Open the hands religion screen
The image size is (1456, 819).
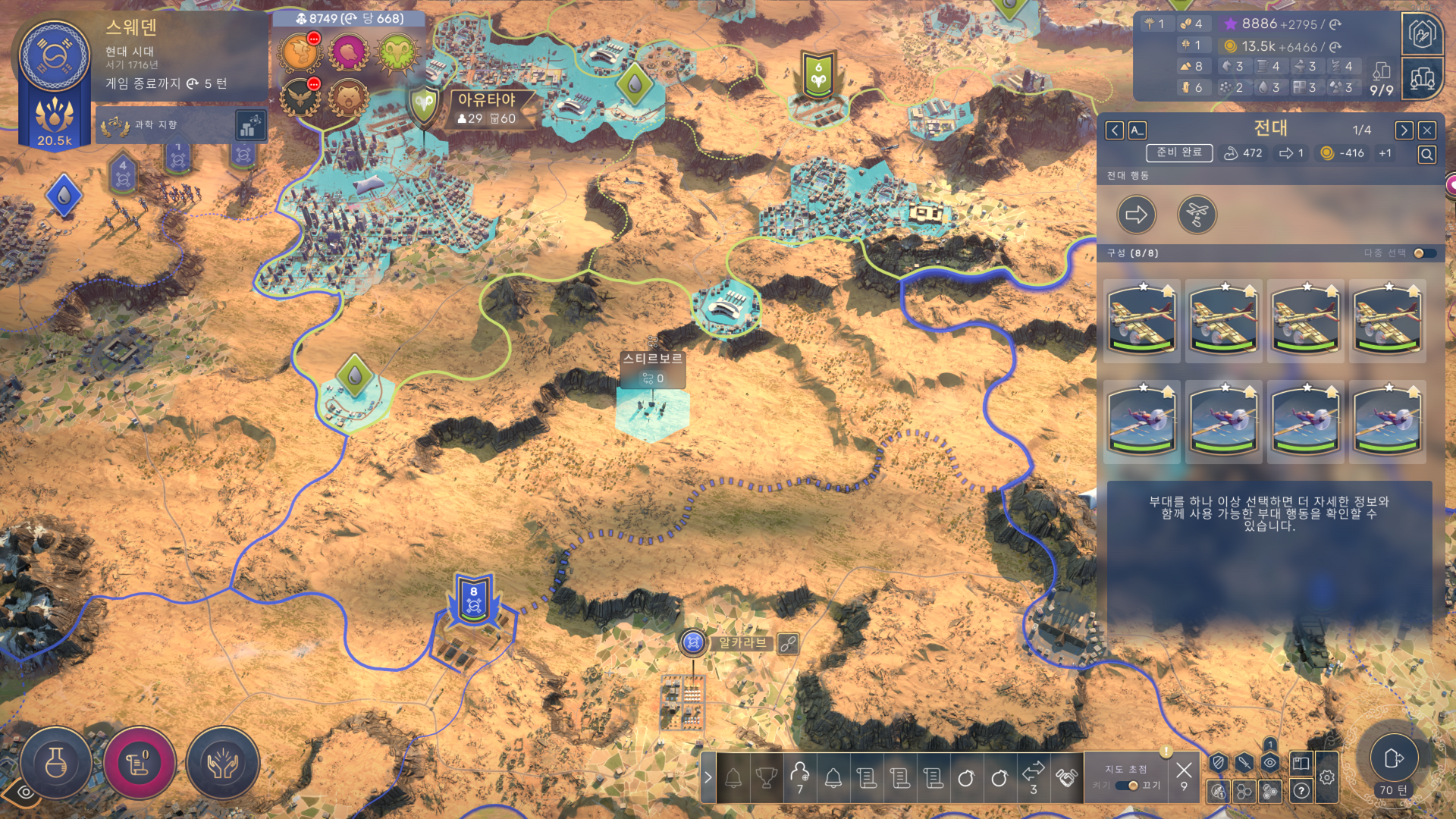[x=223, y=763]
